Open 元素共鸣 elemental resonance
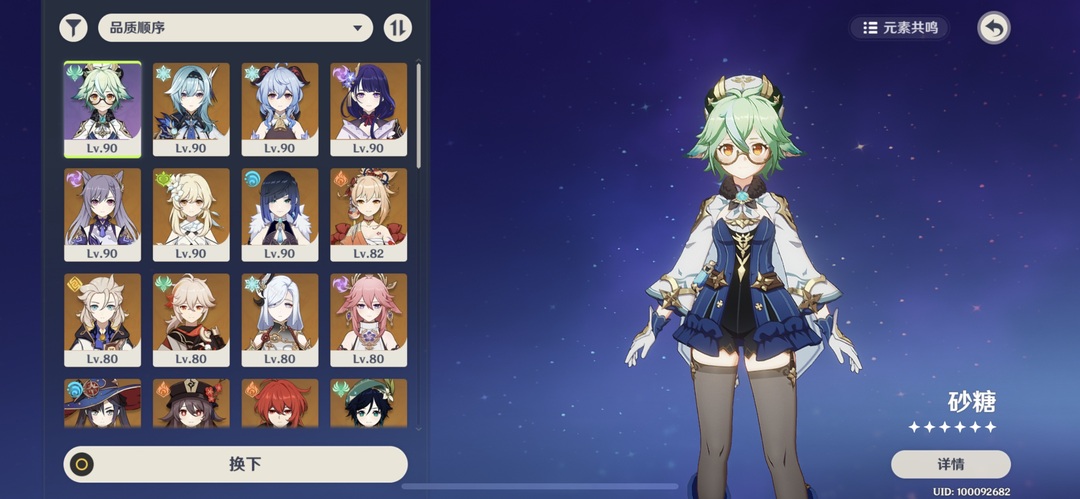Viewport: 1080px width, 499px height. pyautogui.click(x=900, y=28)
